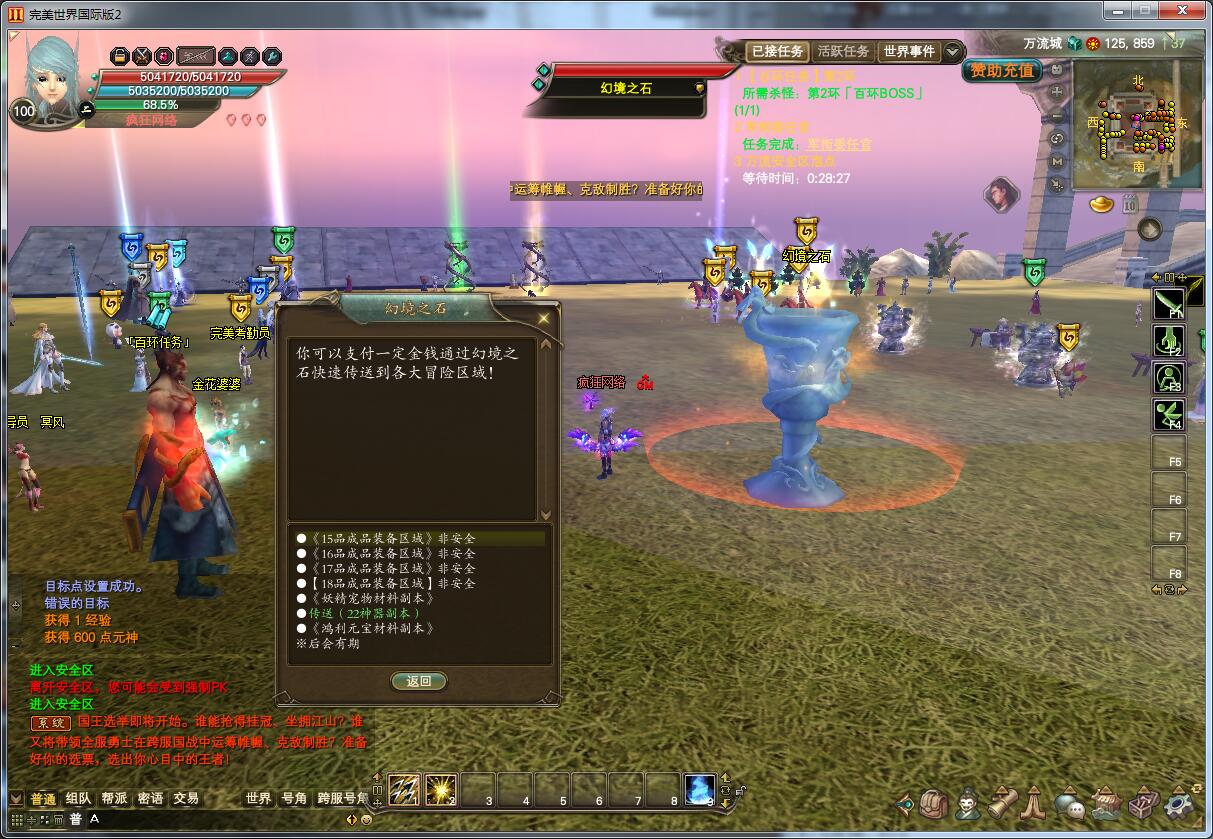Open the city minimap
The image size is (1213, 839).
[x=1137, y=125]
